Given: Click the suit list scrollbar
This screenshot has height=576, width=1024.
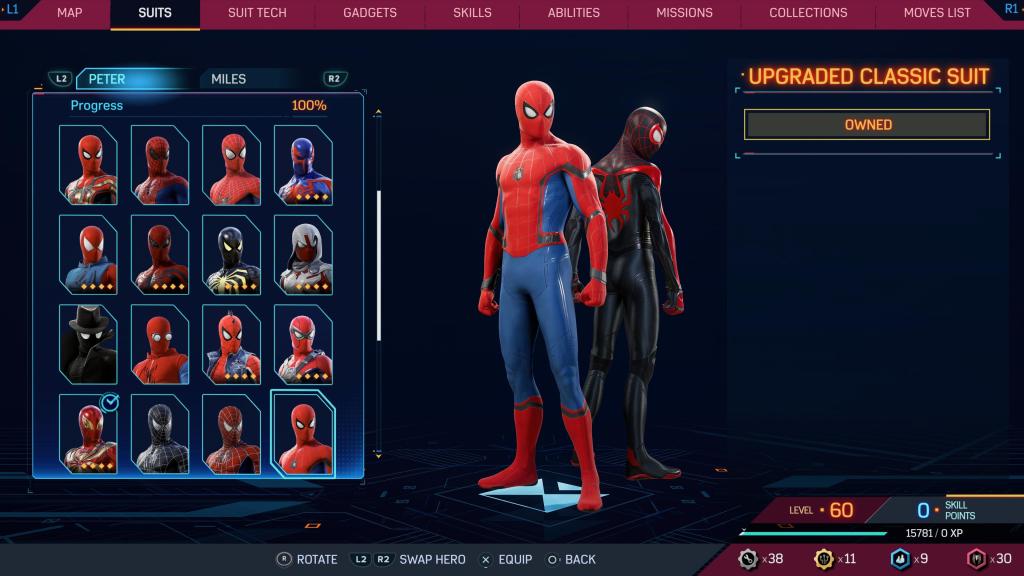Looking at the screenshot, I should [x=378, y=265].
